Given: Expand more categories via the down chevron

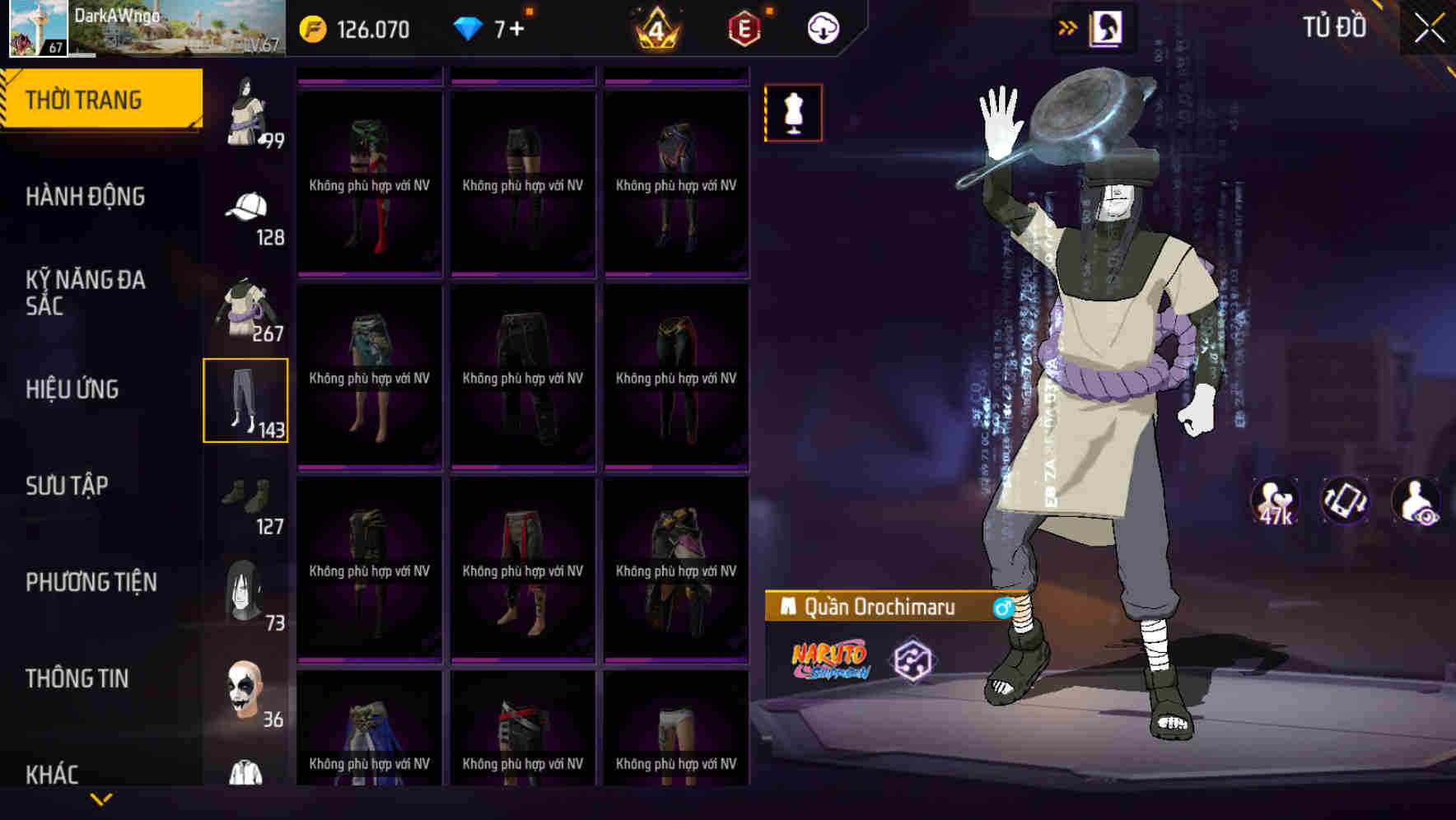Looking at the screenshot, I should (101, 797).
